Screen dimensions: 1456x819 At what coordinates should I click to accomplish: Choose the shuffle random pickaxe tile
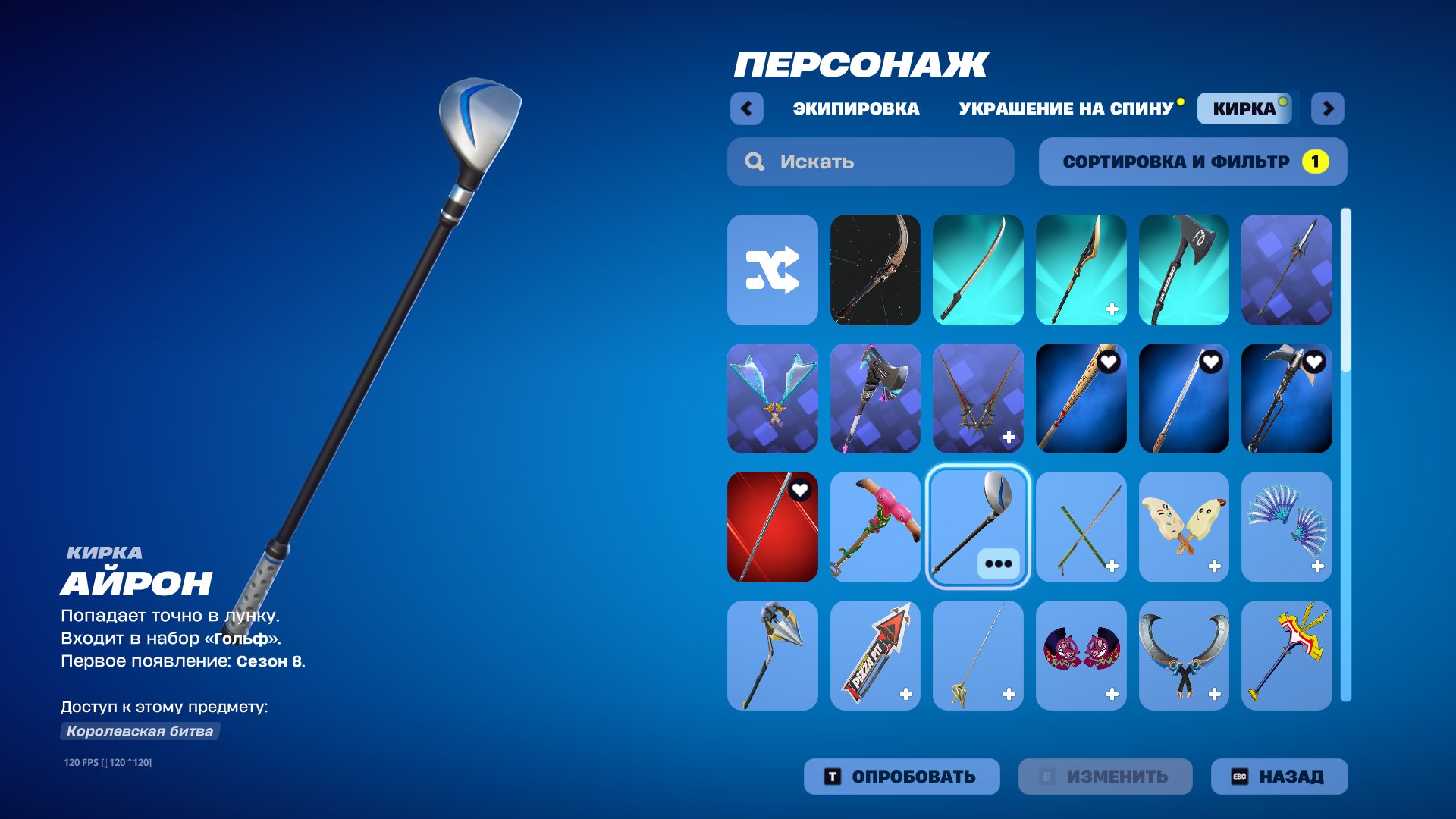pyautogui.click(x=772, y=270)
